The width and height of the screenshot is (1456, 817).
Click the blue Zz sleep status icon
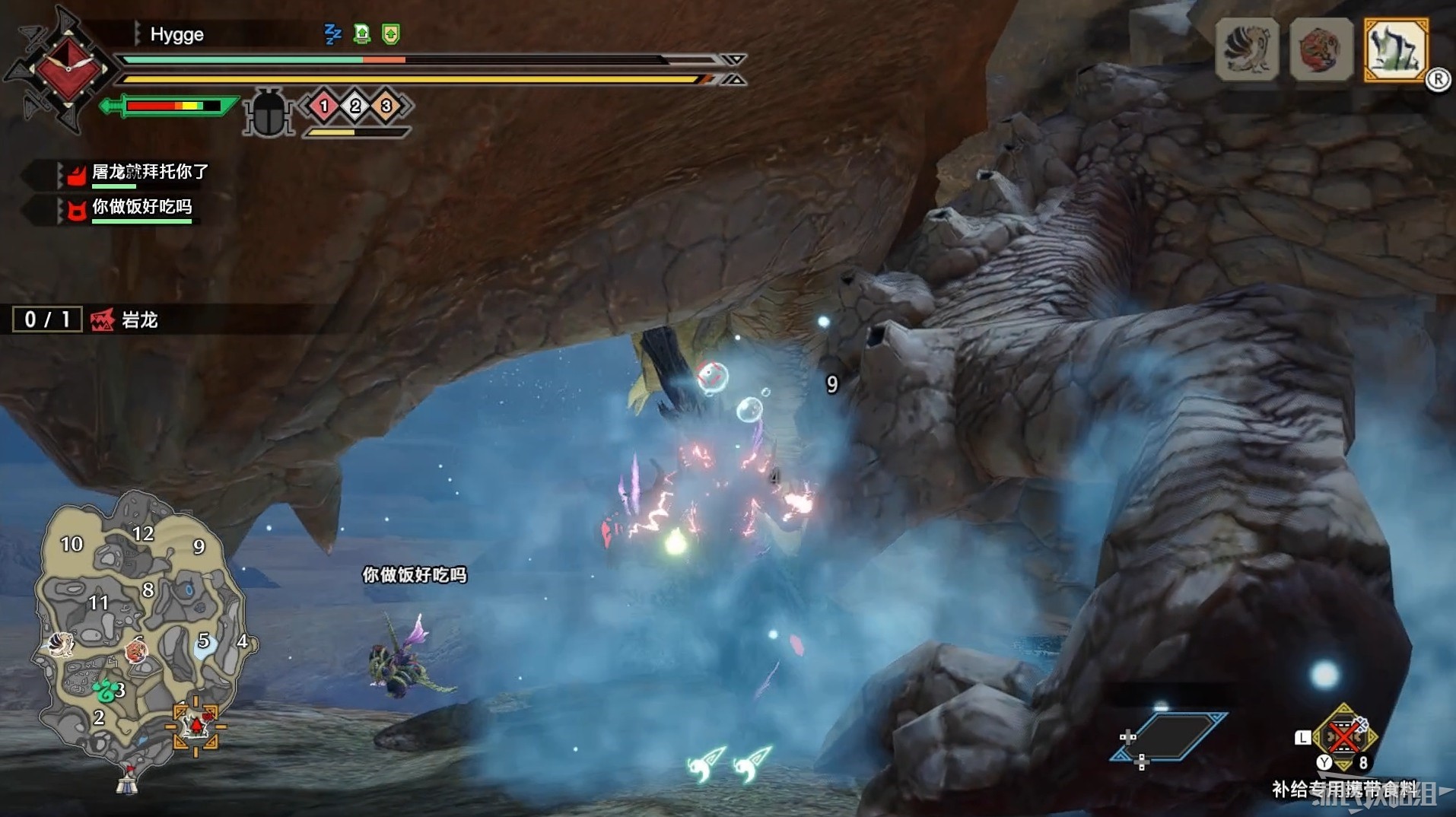(332, 34)
